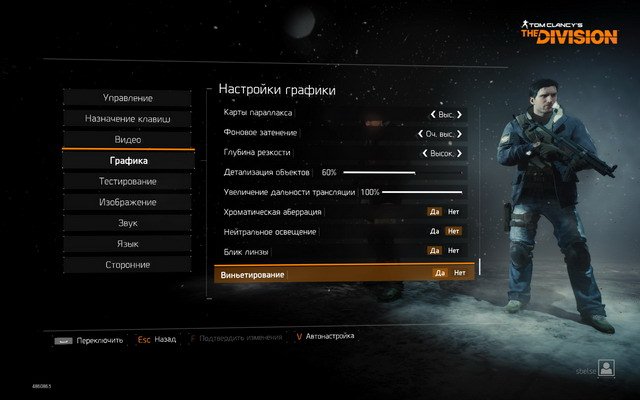Set Виньетирование to Нет
Viewport: 640px width, 400px height.
pos(459,273)
